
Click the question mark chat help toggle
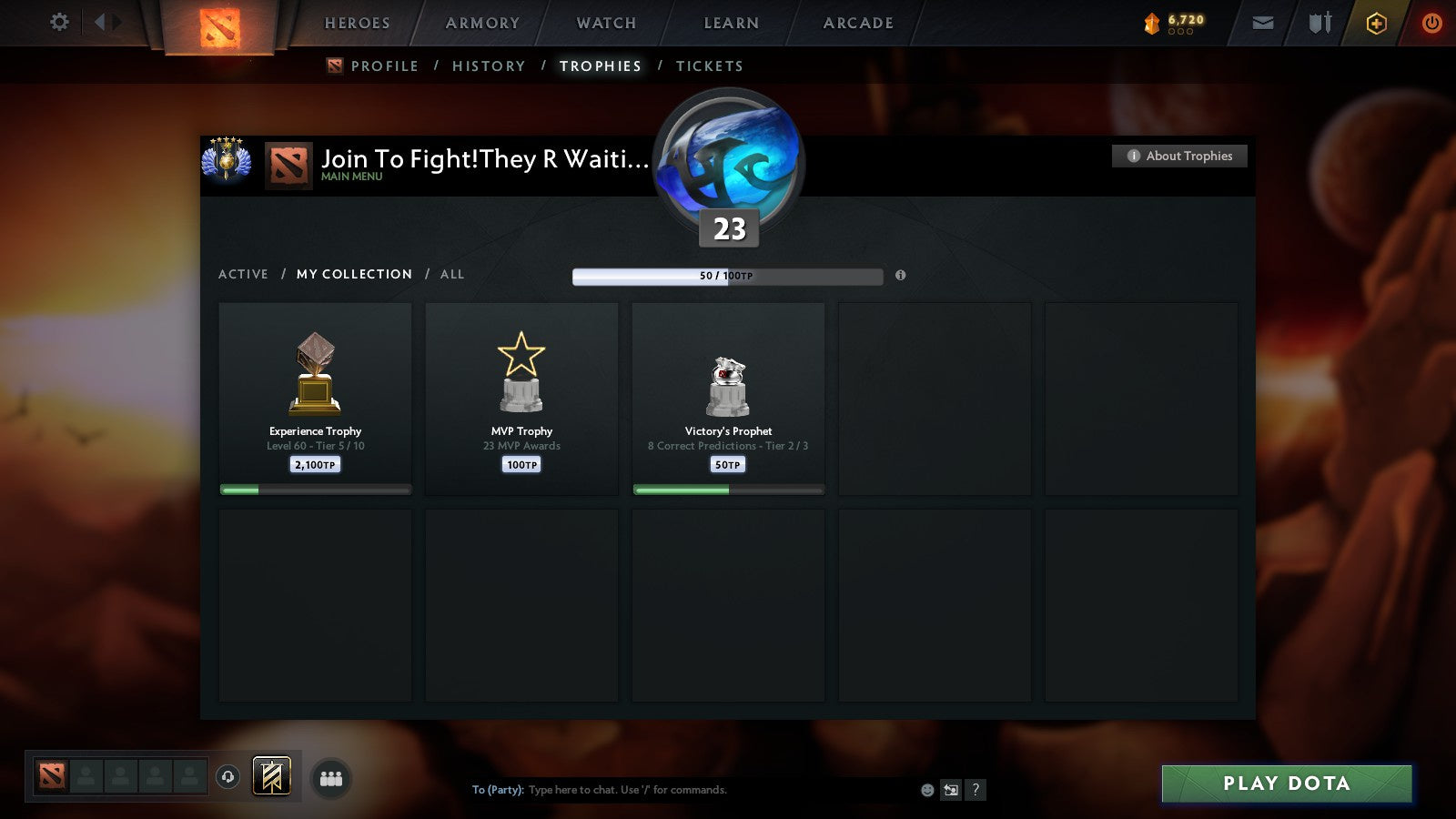(976, 790)
